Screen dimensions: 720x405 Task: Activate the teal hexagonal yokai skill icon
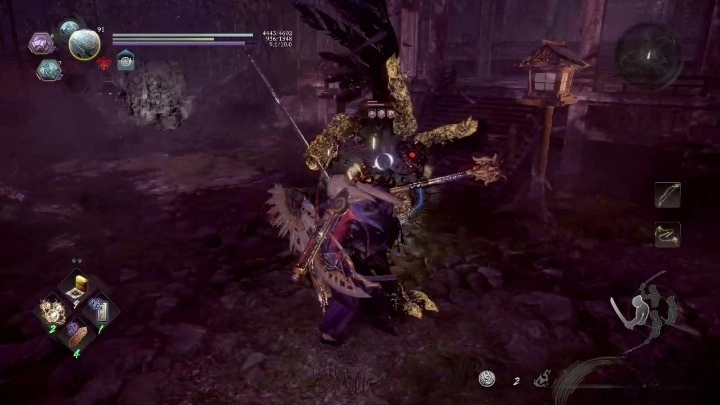pyautogui.click(x=49, y=69)
